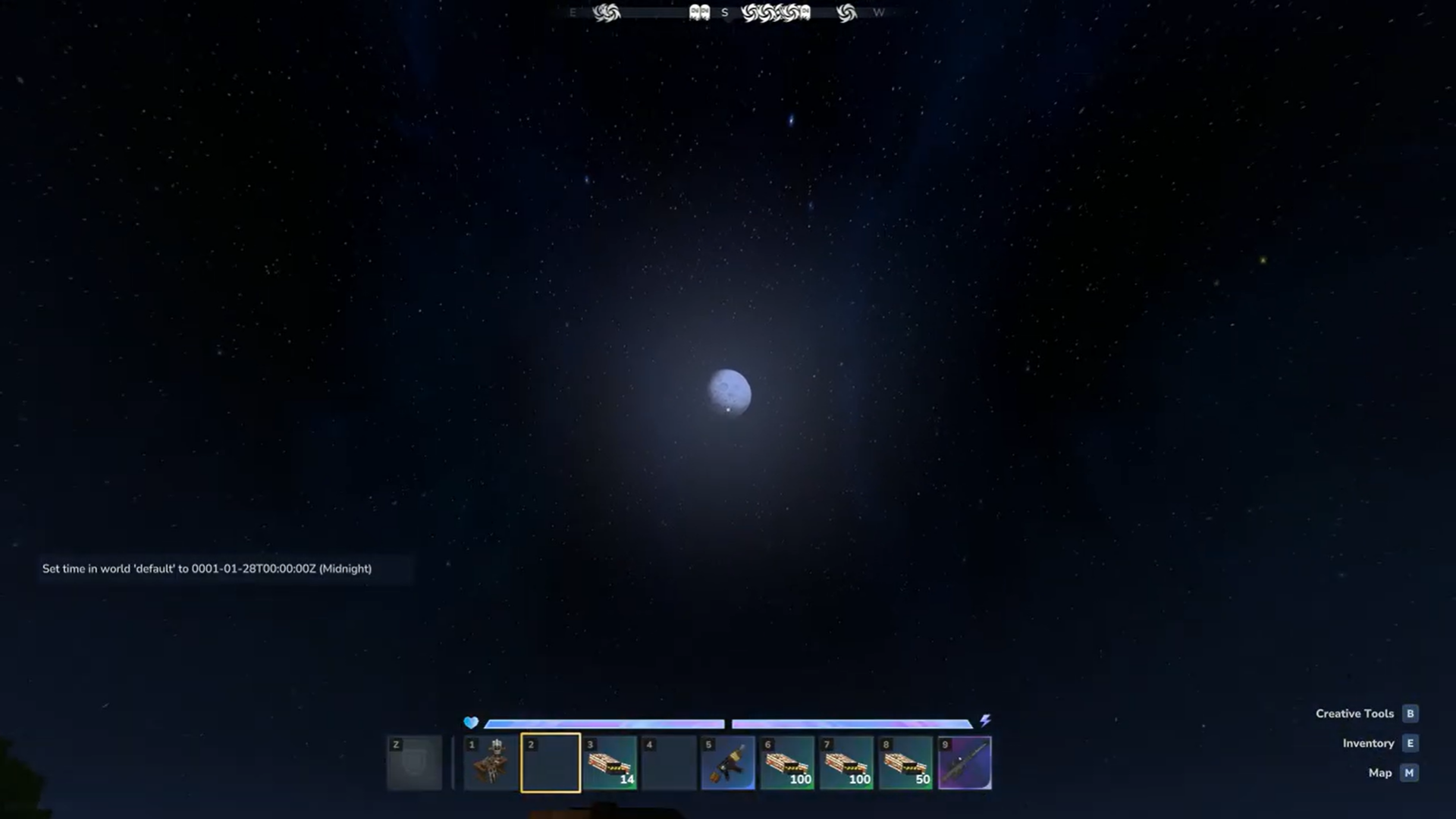Select the empty hotbar slot 4
Image resolution: width=1456 pixels, height=819 pixels.
pos(669,762)
